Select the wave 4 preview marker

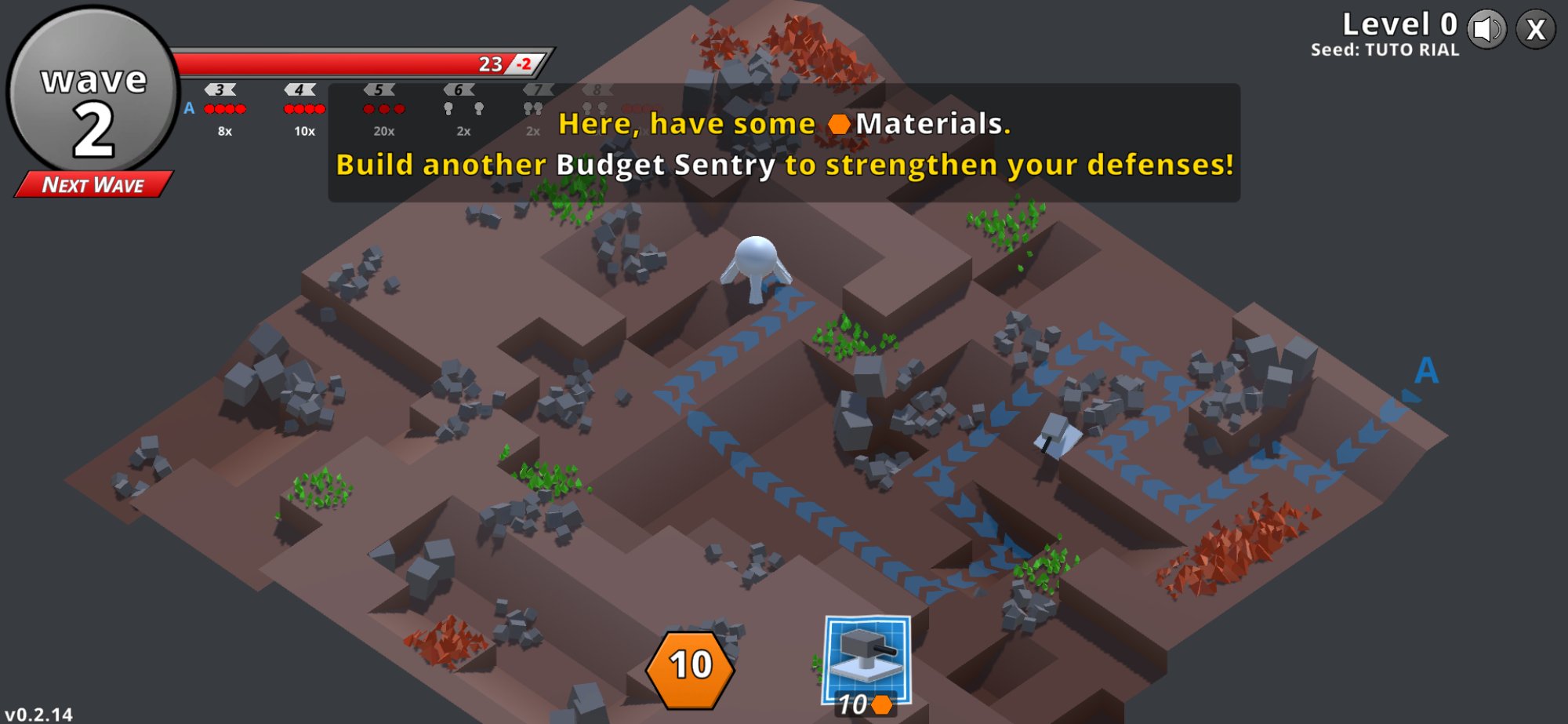coord(299,90)
